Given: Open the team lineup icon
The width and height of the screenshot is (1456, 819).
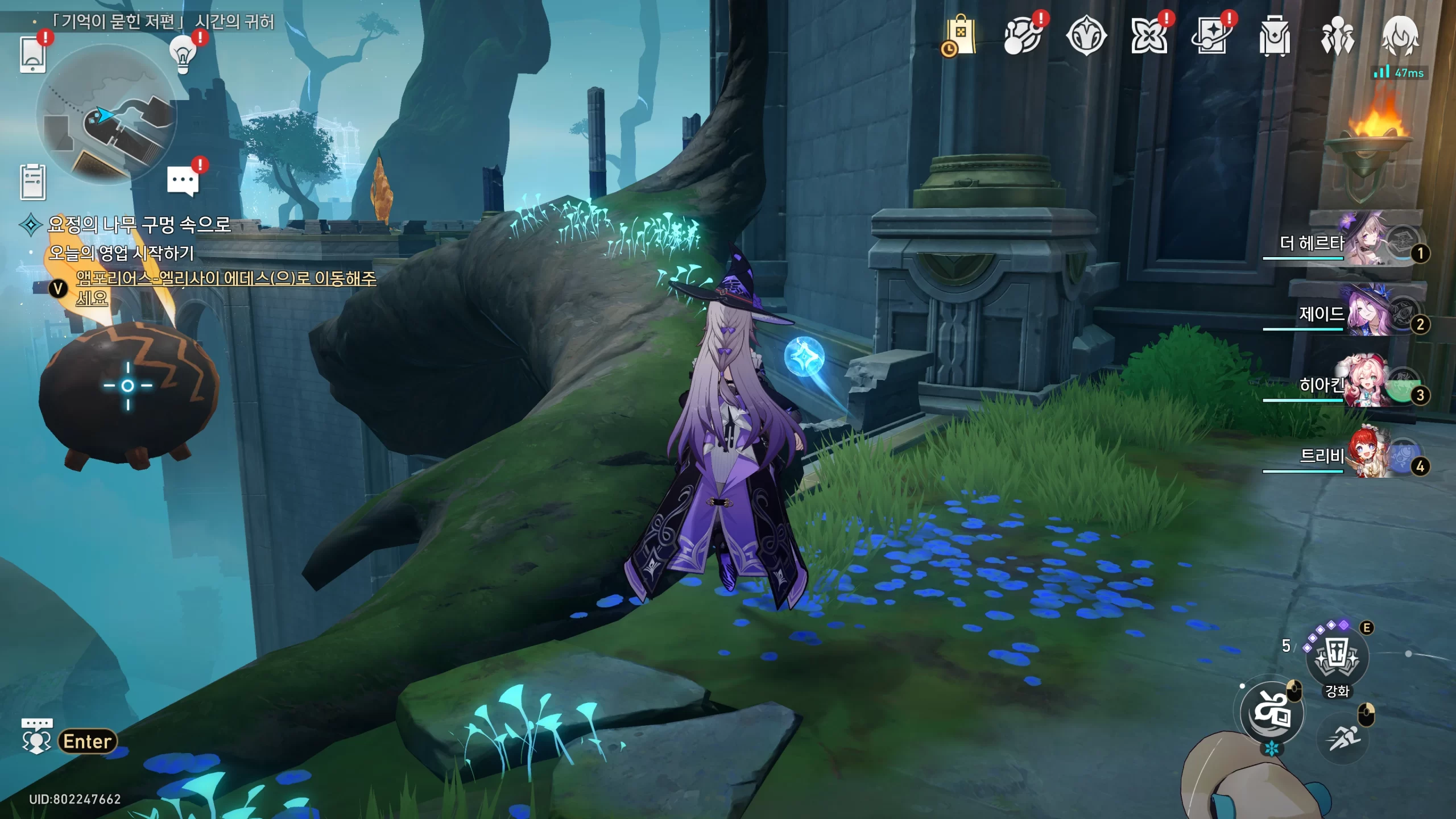Looking at the screenshot, I should [x=1337, y=36].
